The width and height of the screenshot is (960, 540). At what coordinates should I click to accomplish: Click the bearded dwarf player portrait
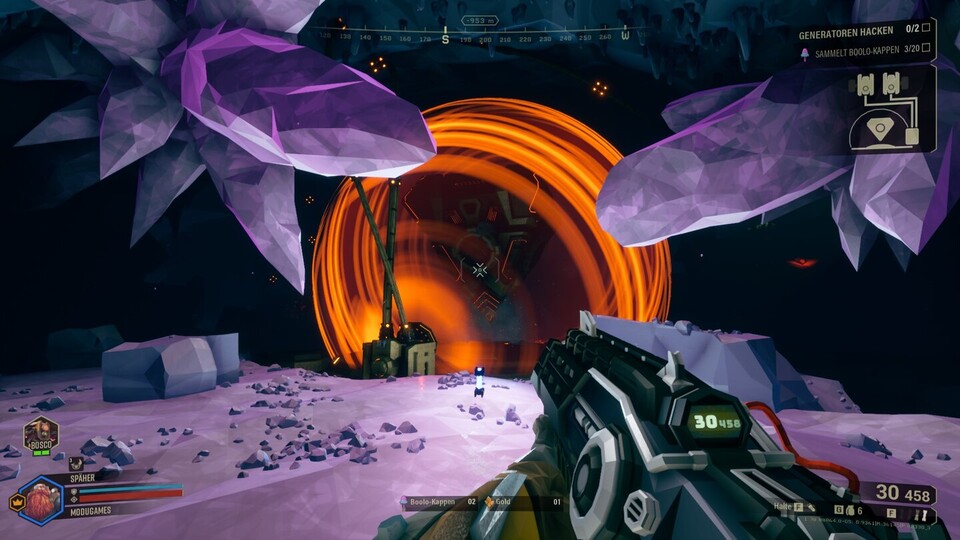[42, 499]
